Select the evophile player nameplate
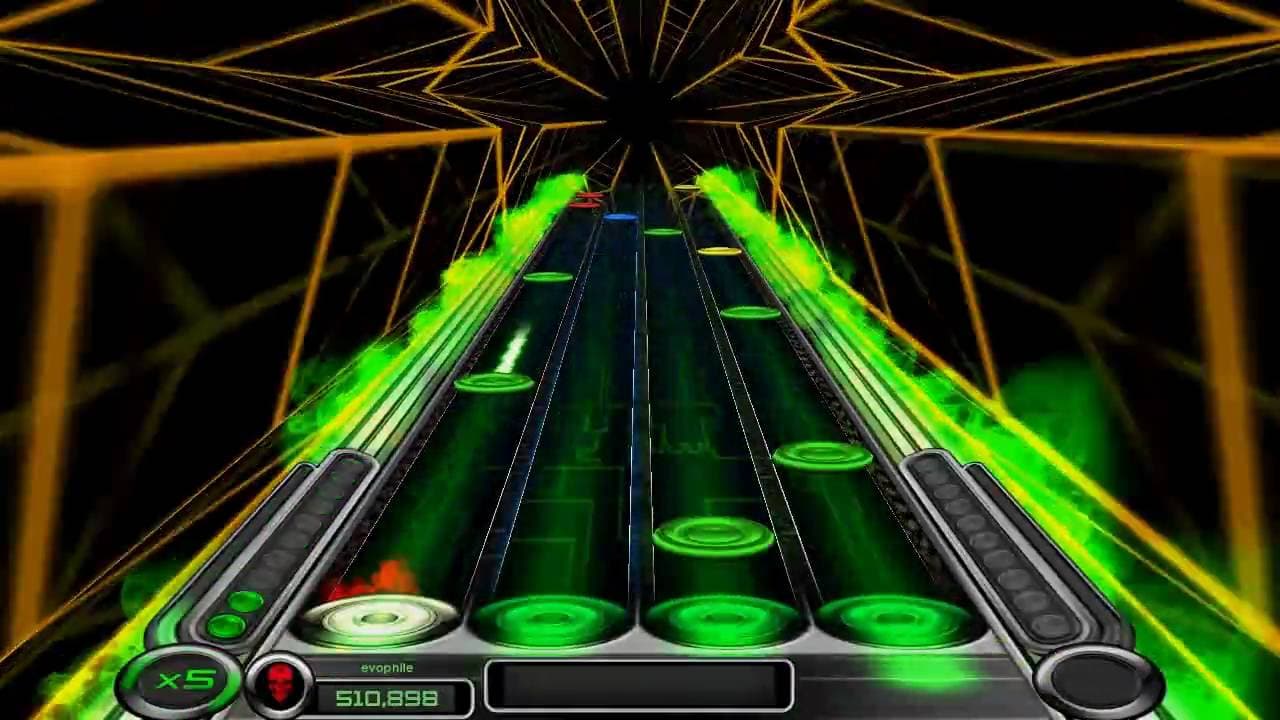1280x720 pixels. click(387, 667)
